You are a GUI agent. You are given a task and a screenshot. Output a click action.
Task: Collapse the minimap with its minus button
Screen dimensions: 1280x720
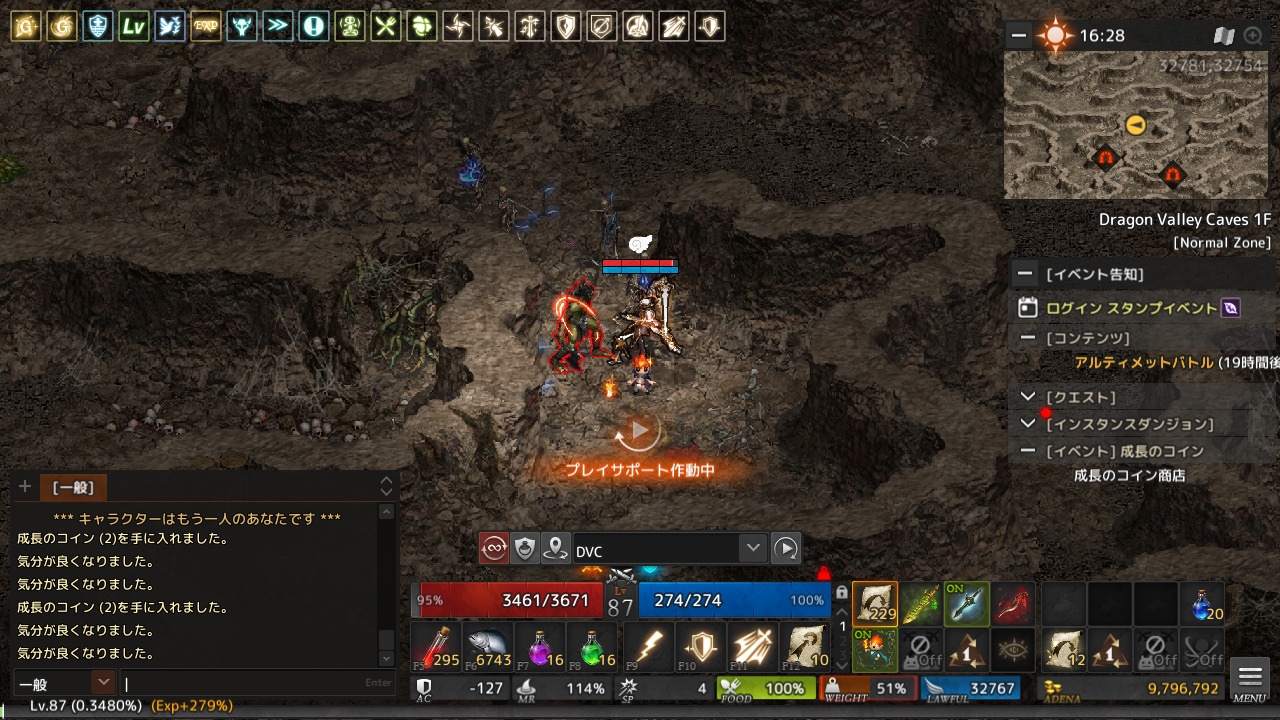click(1018, 36)
